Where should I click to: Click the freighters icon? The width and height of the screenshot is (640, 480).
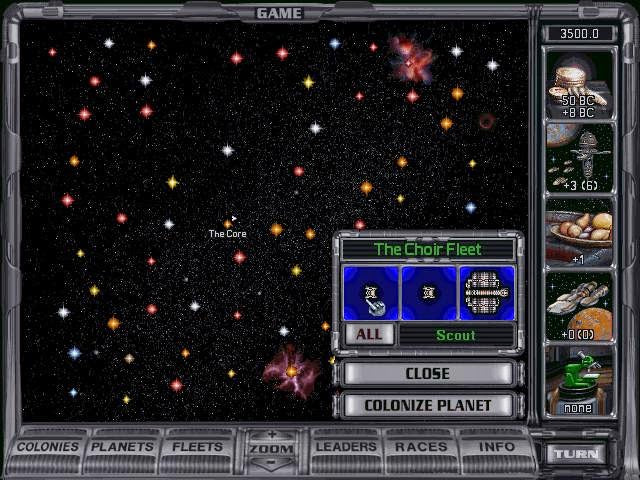(x=580, y=304)
